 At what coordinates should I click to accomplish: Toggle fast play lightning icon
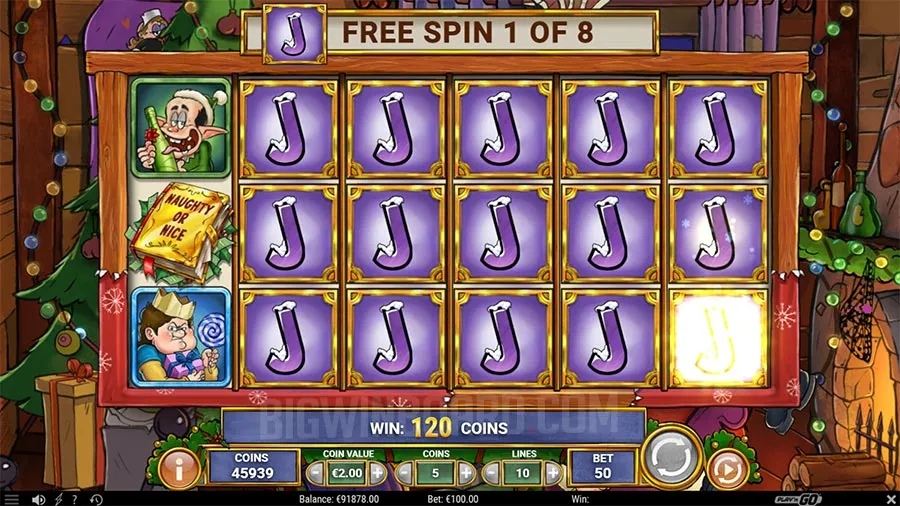click(x=57, y=499)
